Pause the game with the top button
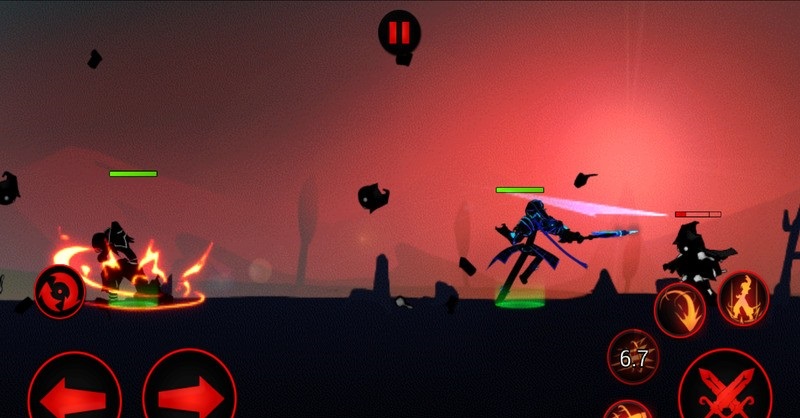The width and height of the screenshot is (800, 418). point(399,32)
